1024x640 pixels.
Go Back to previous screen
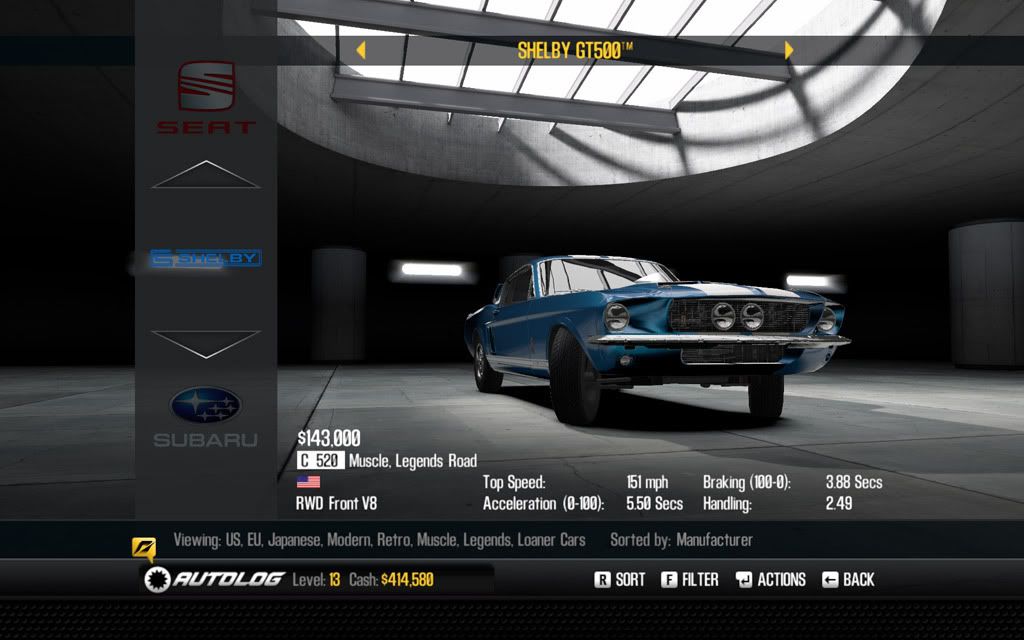pos(848,579)
